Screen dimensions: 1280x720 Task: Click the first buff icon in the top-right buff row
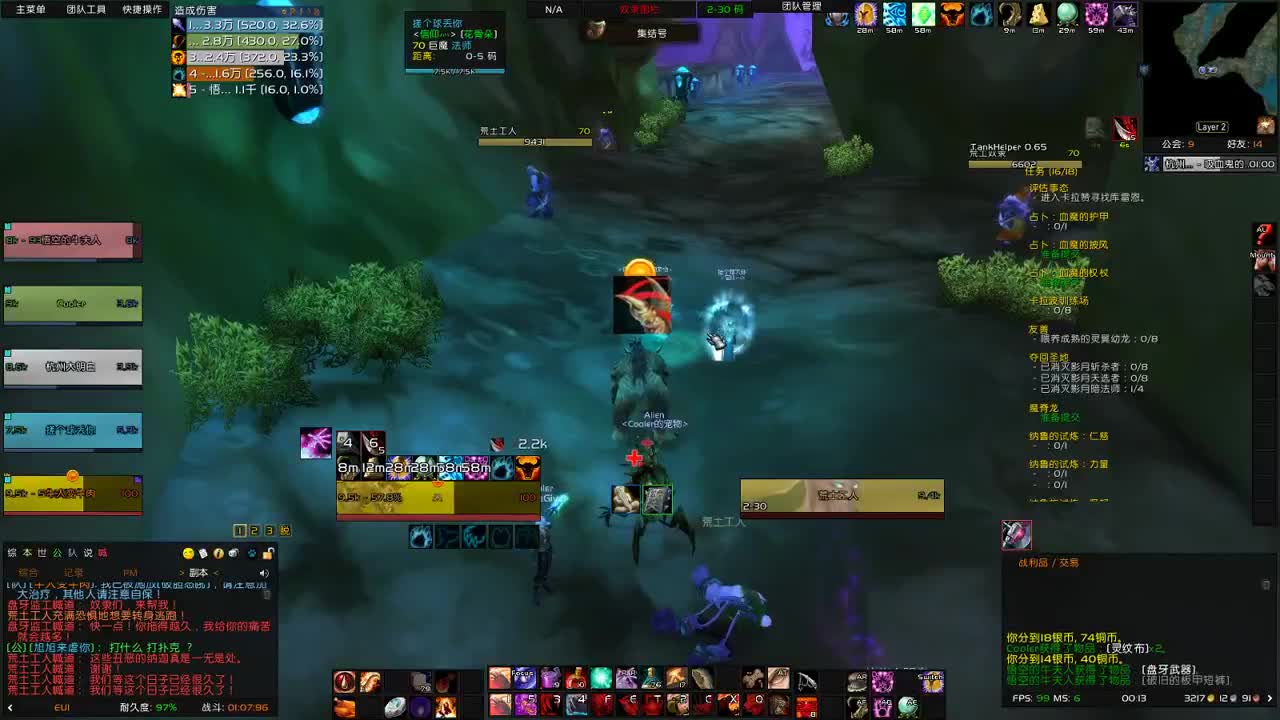[838, 16]
